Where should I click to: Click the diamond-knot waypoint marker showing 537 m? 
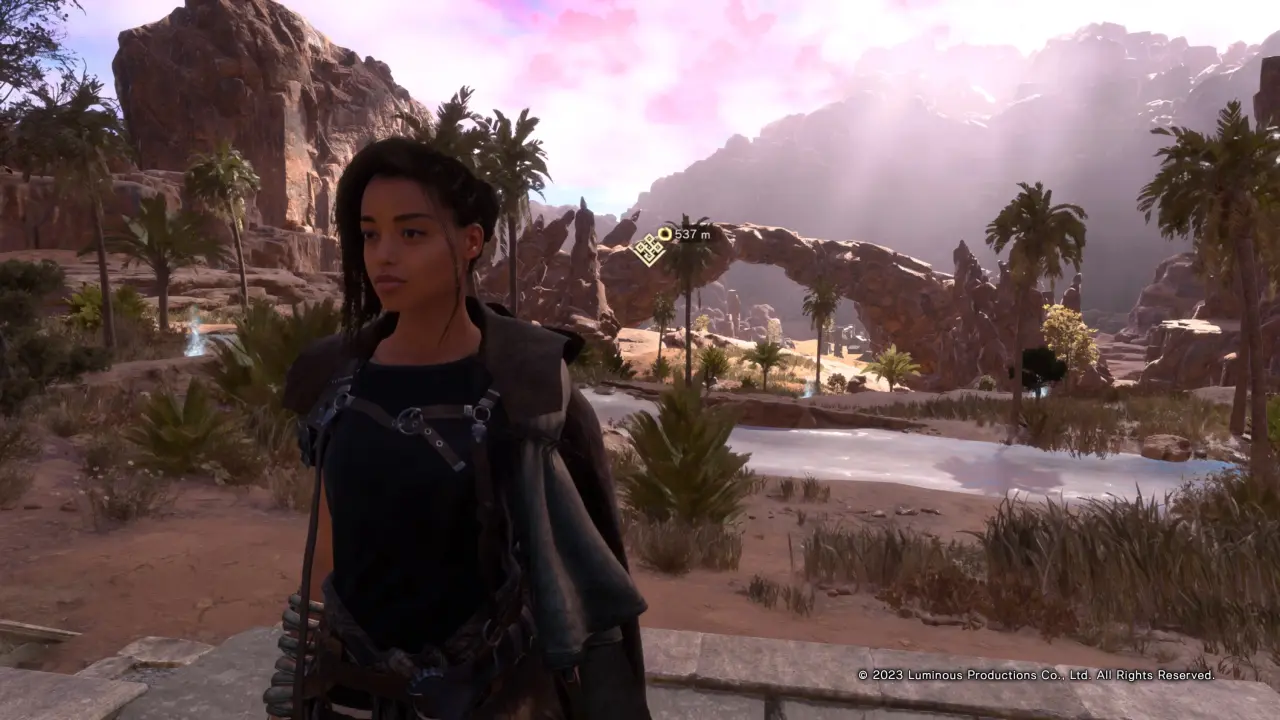pyautogui.click(x=649, y=248)
